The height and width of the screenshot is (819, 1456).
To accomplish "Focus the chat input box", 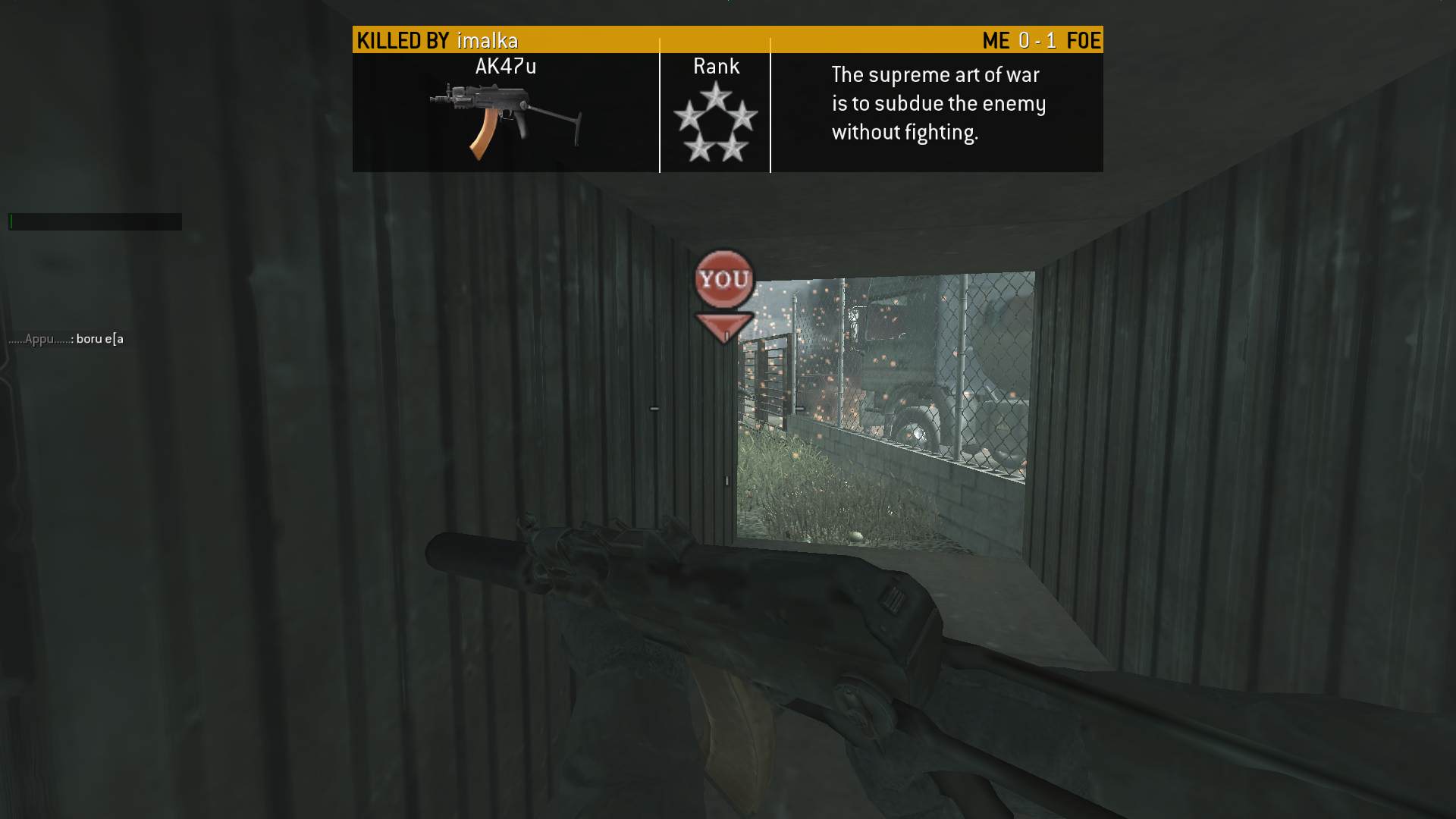I will pyautogui.click(x=95, y=221).
